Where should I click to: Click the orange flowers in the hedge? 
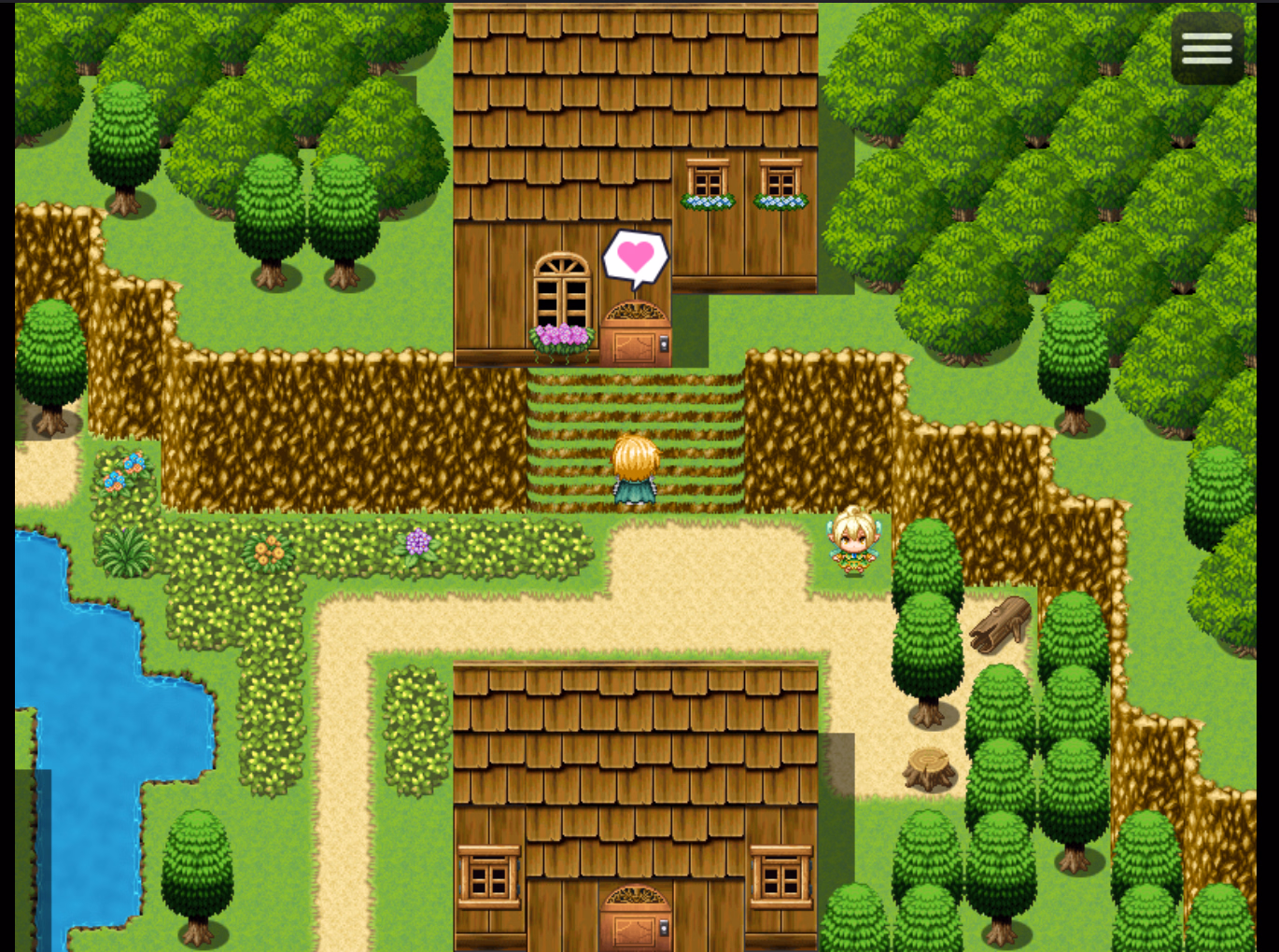coord(267,550)
